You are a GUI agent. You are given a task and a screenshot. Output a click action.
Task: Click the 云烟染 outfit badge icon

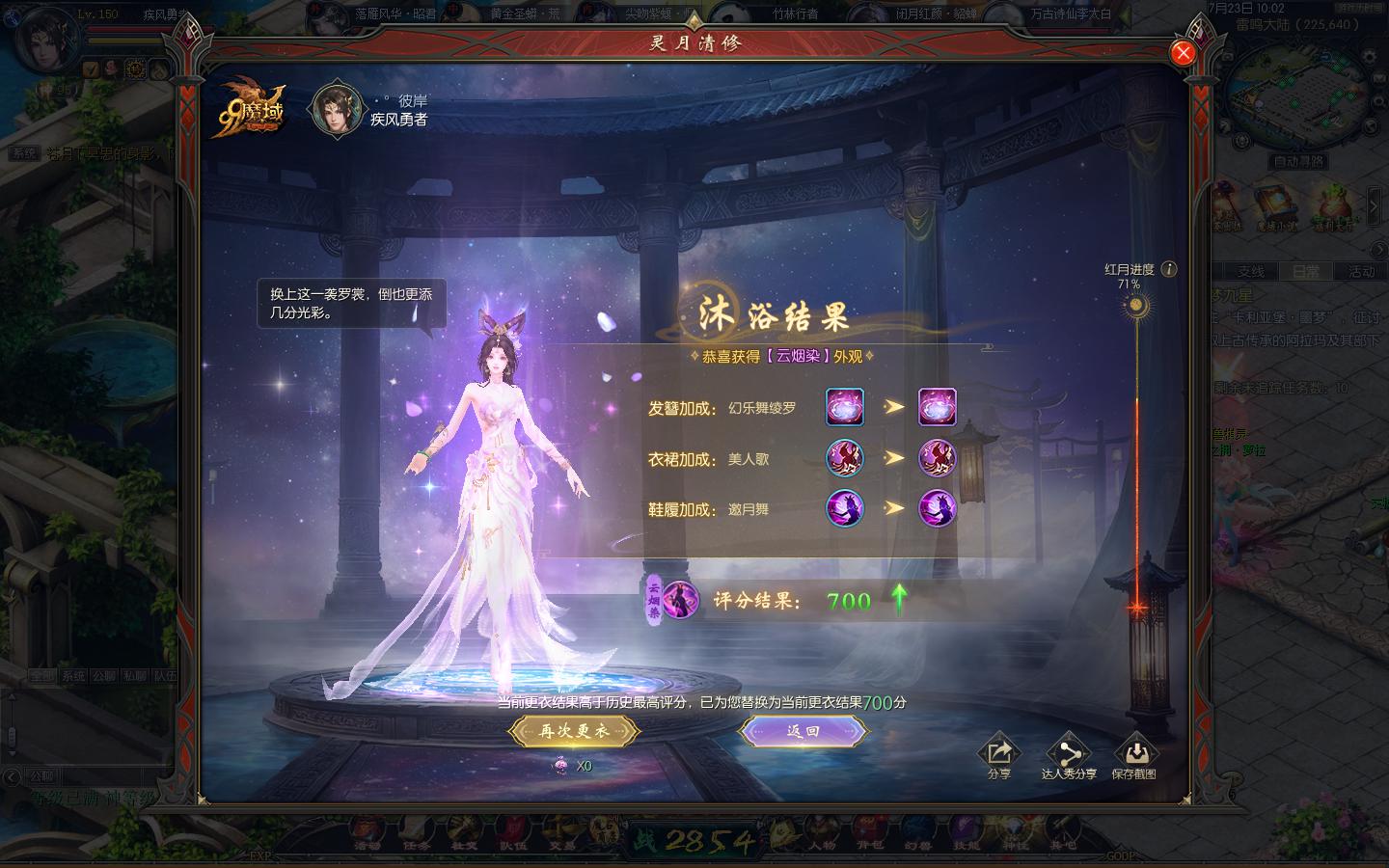click(x=680, y=600)
